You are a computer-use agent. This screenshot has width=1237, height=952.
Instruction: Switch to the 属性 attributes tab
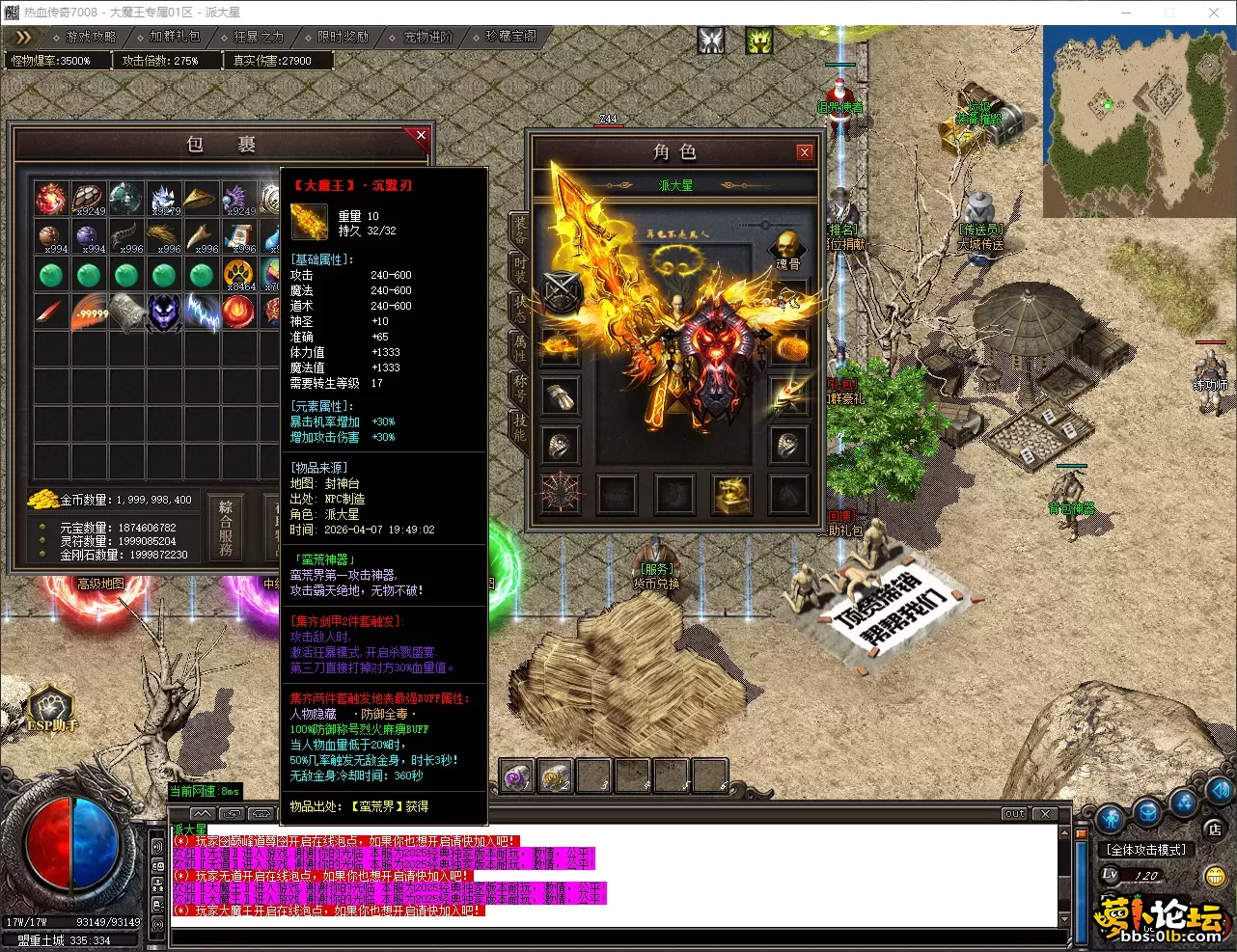point(520,347)
